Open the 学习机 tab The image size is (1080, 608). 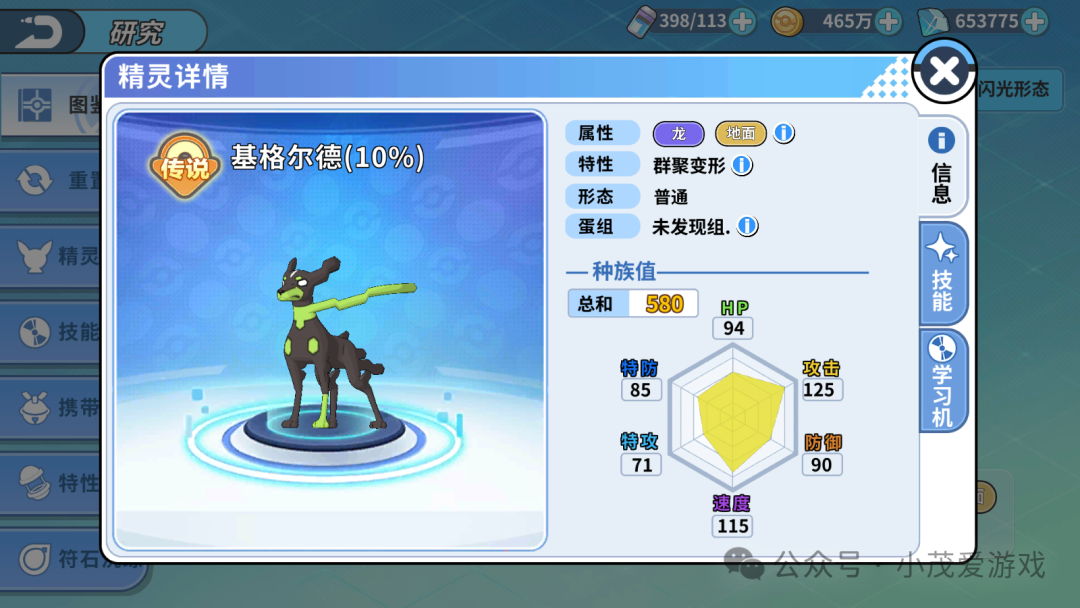point(942,381)
